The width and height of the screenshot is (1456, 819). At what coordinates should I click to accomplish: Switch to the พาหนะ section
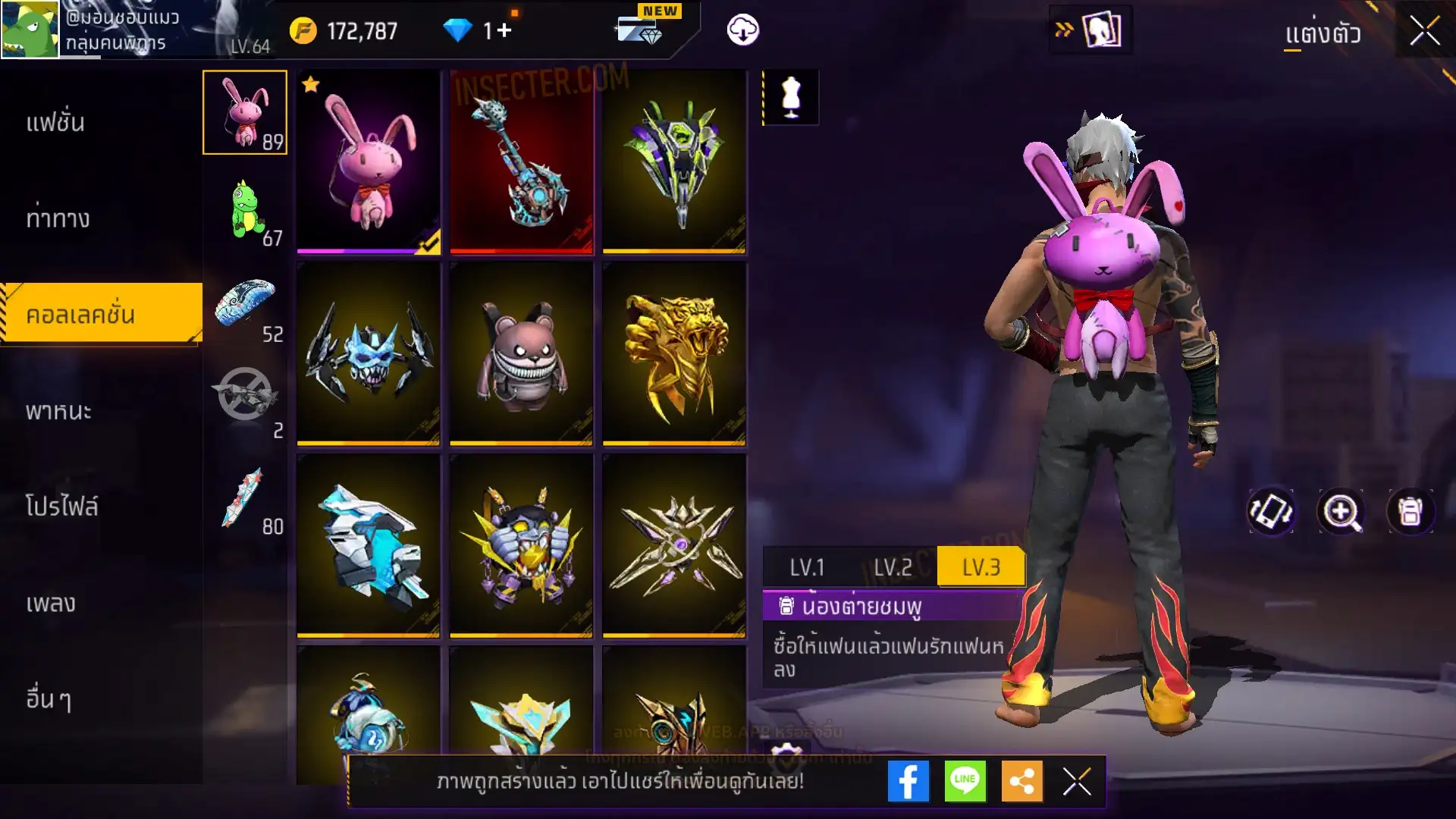point(58,411)
